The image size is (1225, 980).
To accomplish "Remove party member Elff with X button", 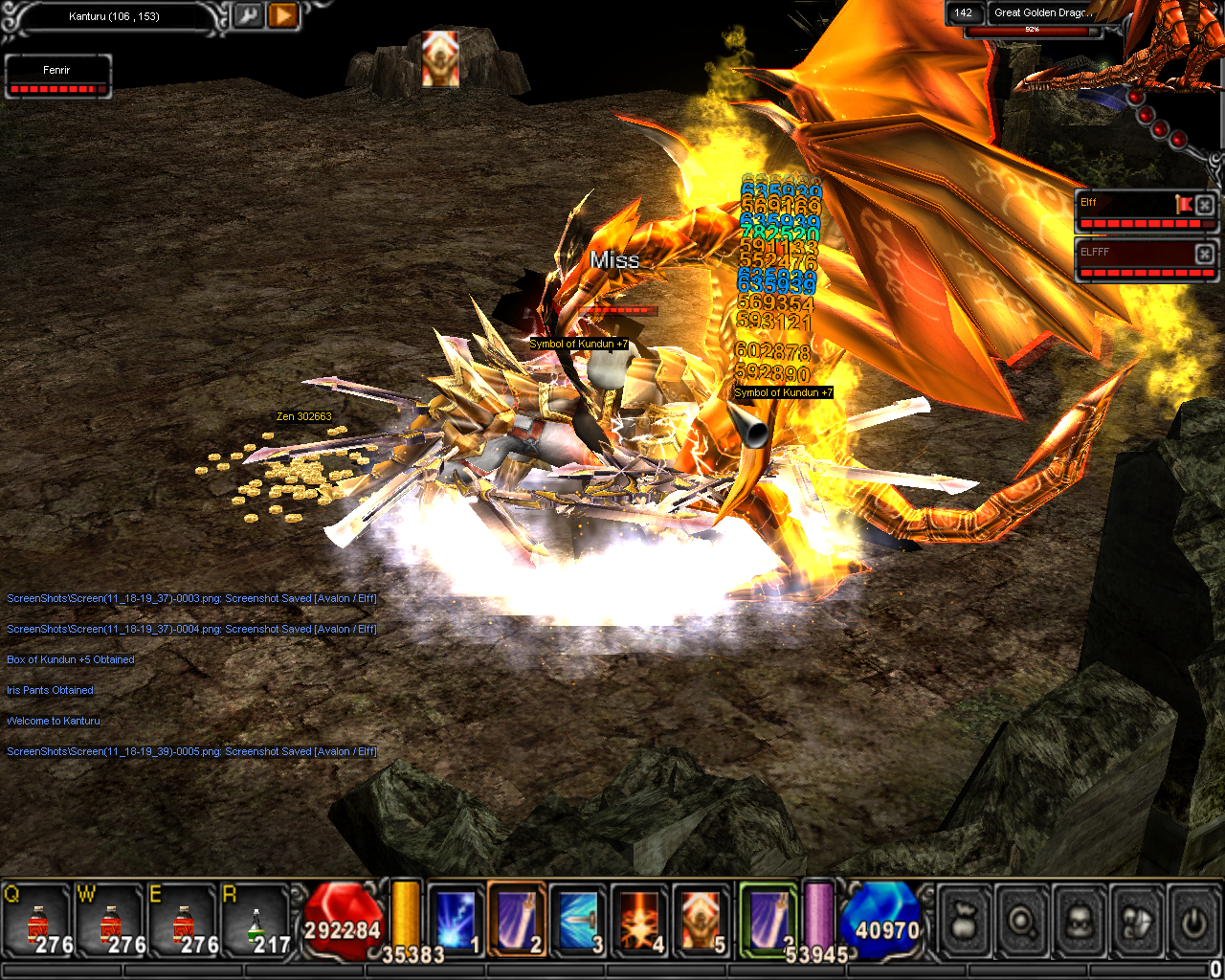I will point(1205,205).
